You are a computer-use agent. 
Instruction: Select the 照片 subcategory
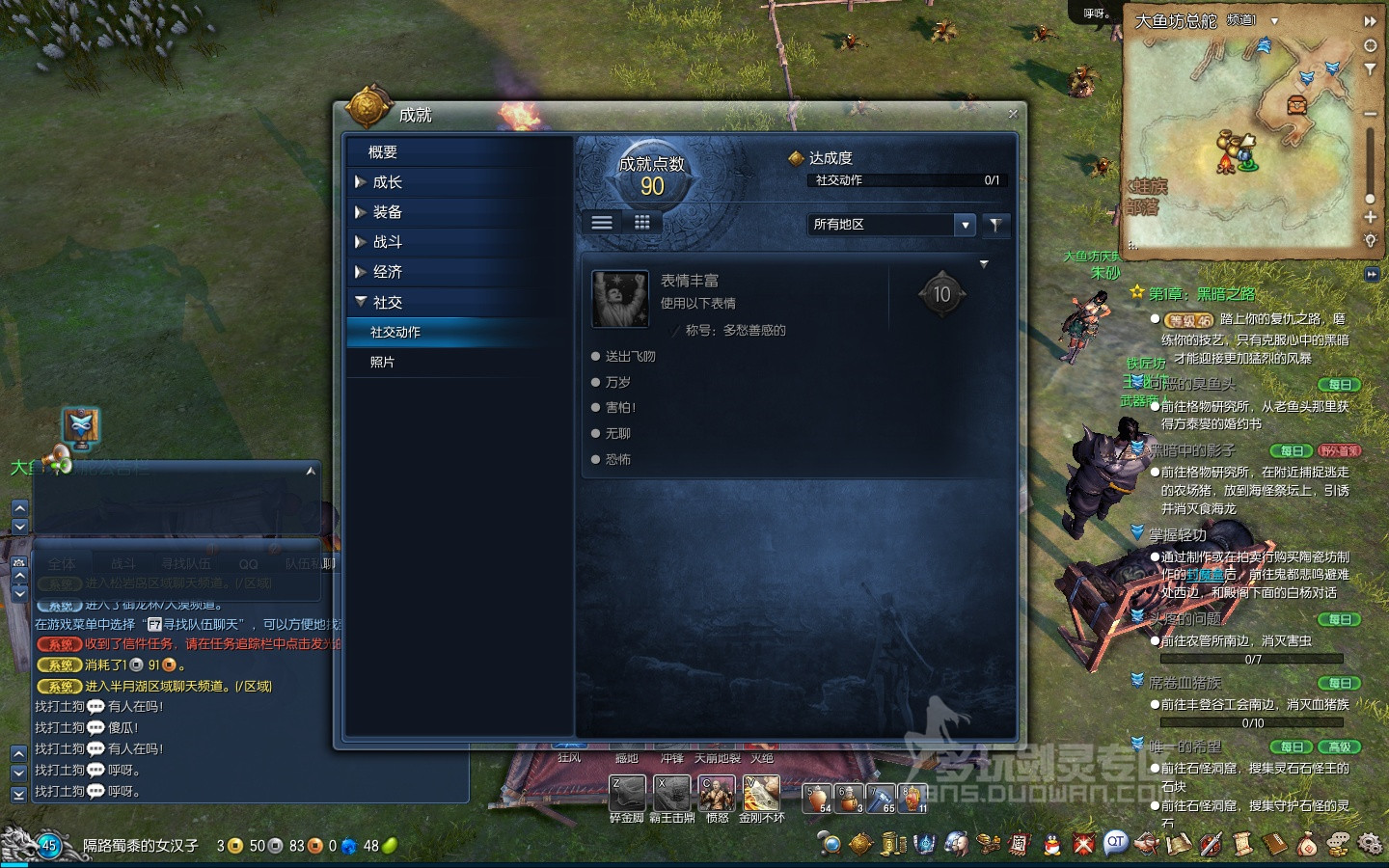383,362
